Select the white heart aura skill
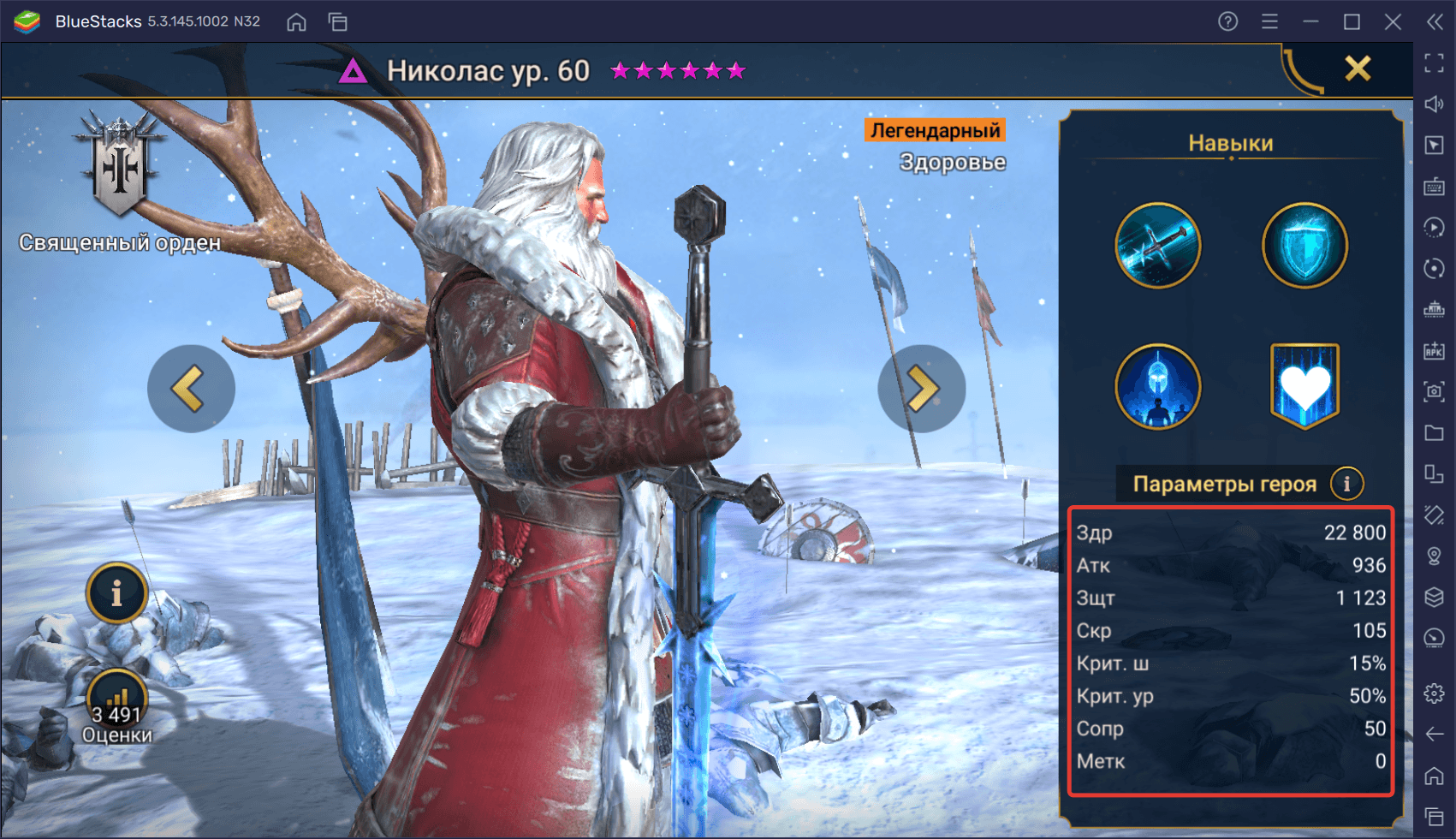Screen dimensions: 1456x839 coord(1304,386)
